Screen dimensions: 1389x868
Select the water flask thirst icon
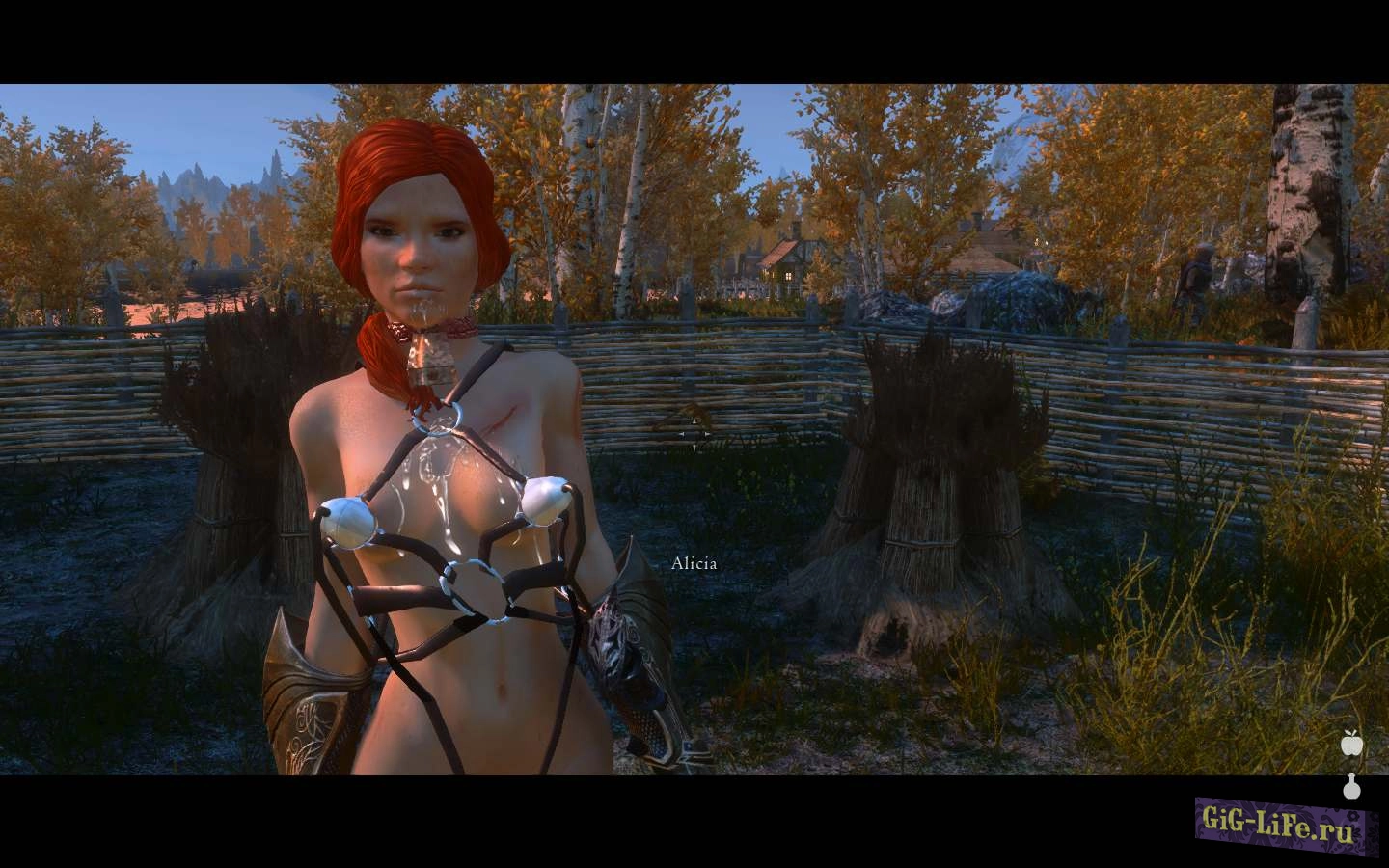pos(1350,786)
